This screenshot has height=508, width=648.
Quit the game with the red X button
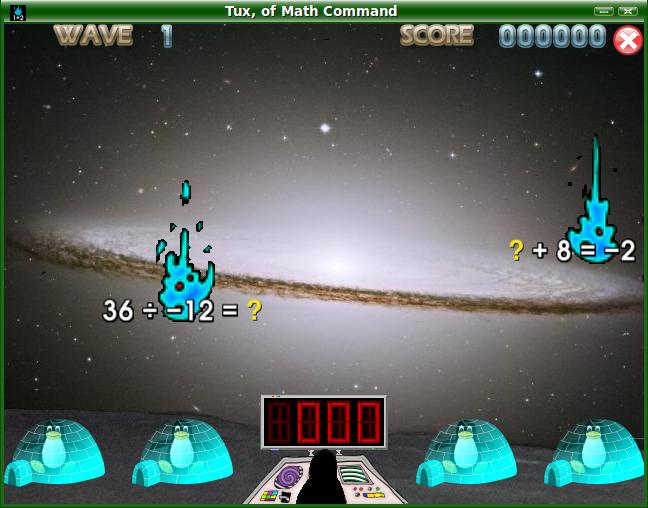(x=627, y=40)
